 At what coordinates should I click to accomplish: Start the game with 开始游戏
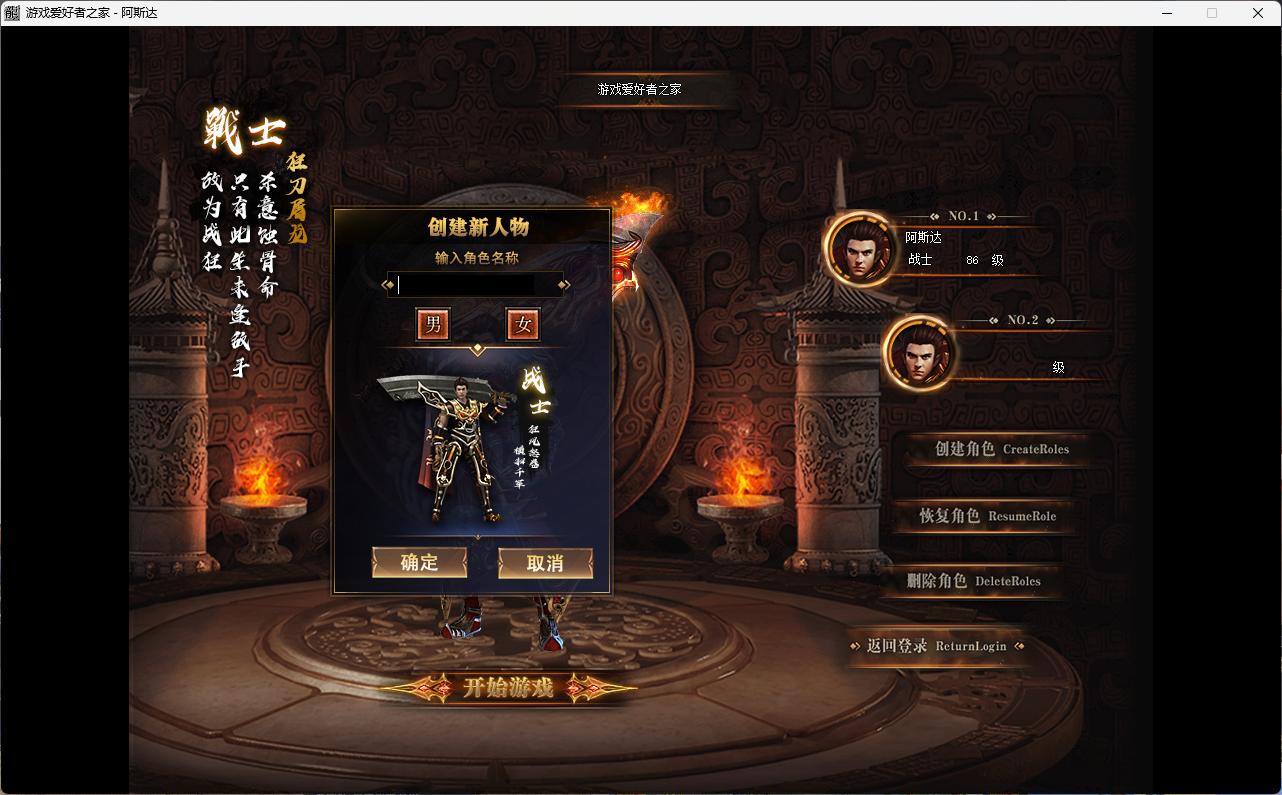click(x=508, y=688)
